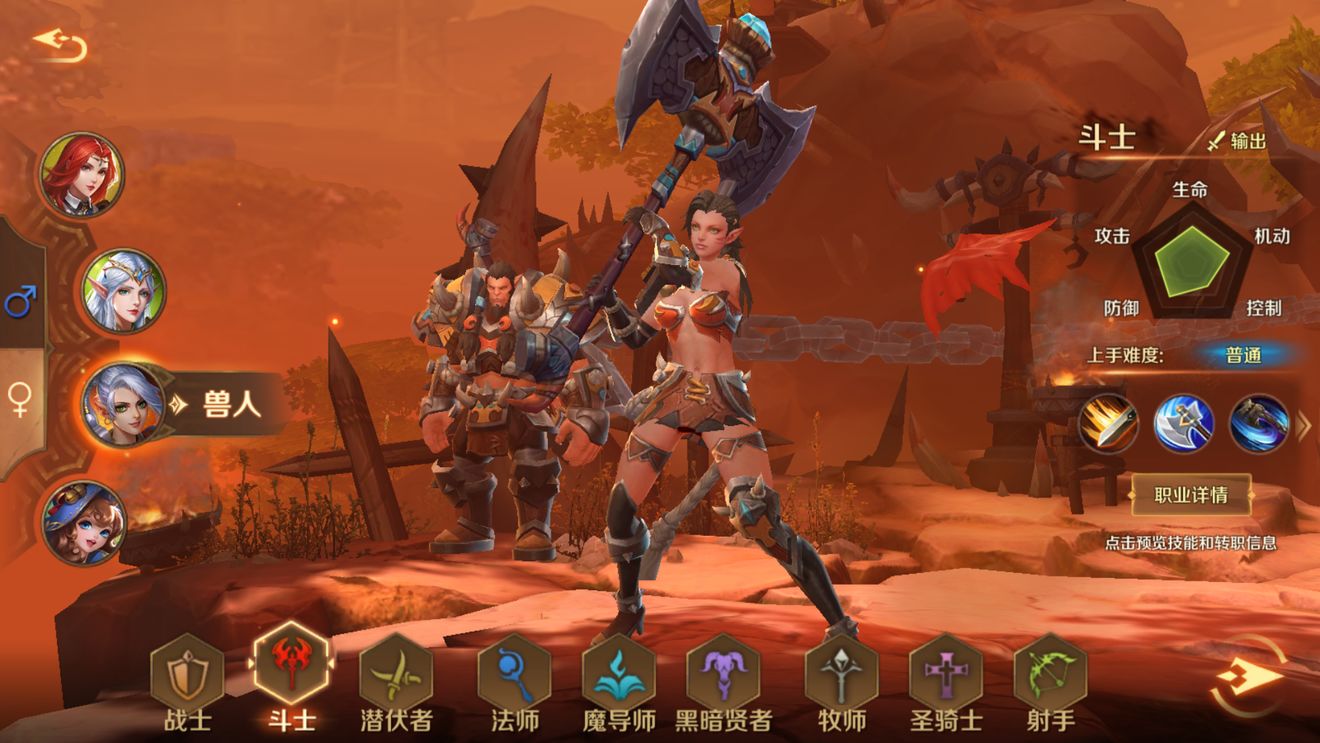Screen dimensions: 1320x743
Task: Switch to the male gender symbol
Action: click(21, 300)
